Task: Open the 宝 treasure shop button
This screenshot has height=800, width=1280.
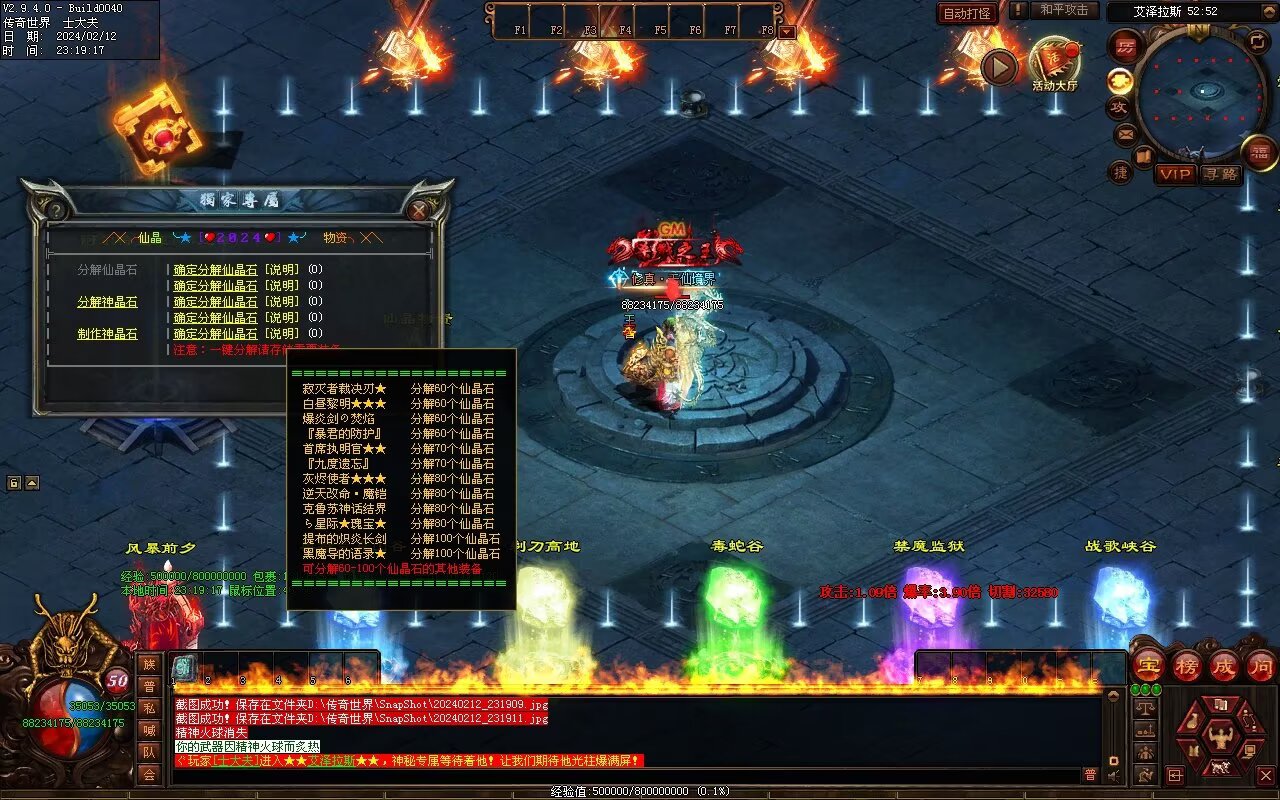Action: (1148, 665)
